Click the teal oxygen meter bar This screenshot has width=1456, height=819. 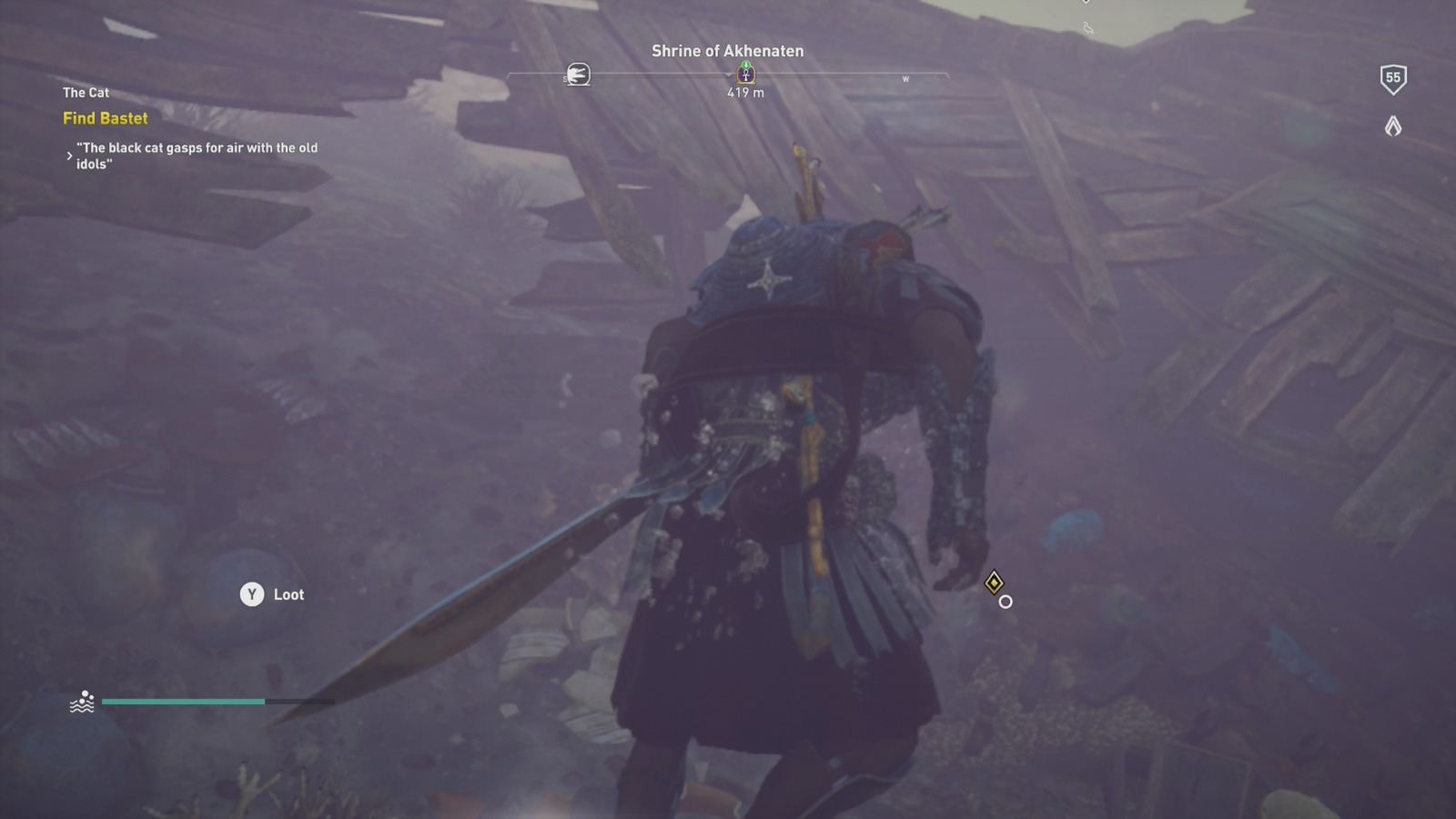pos(182,702)
